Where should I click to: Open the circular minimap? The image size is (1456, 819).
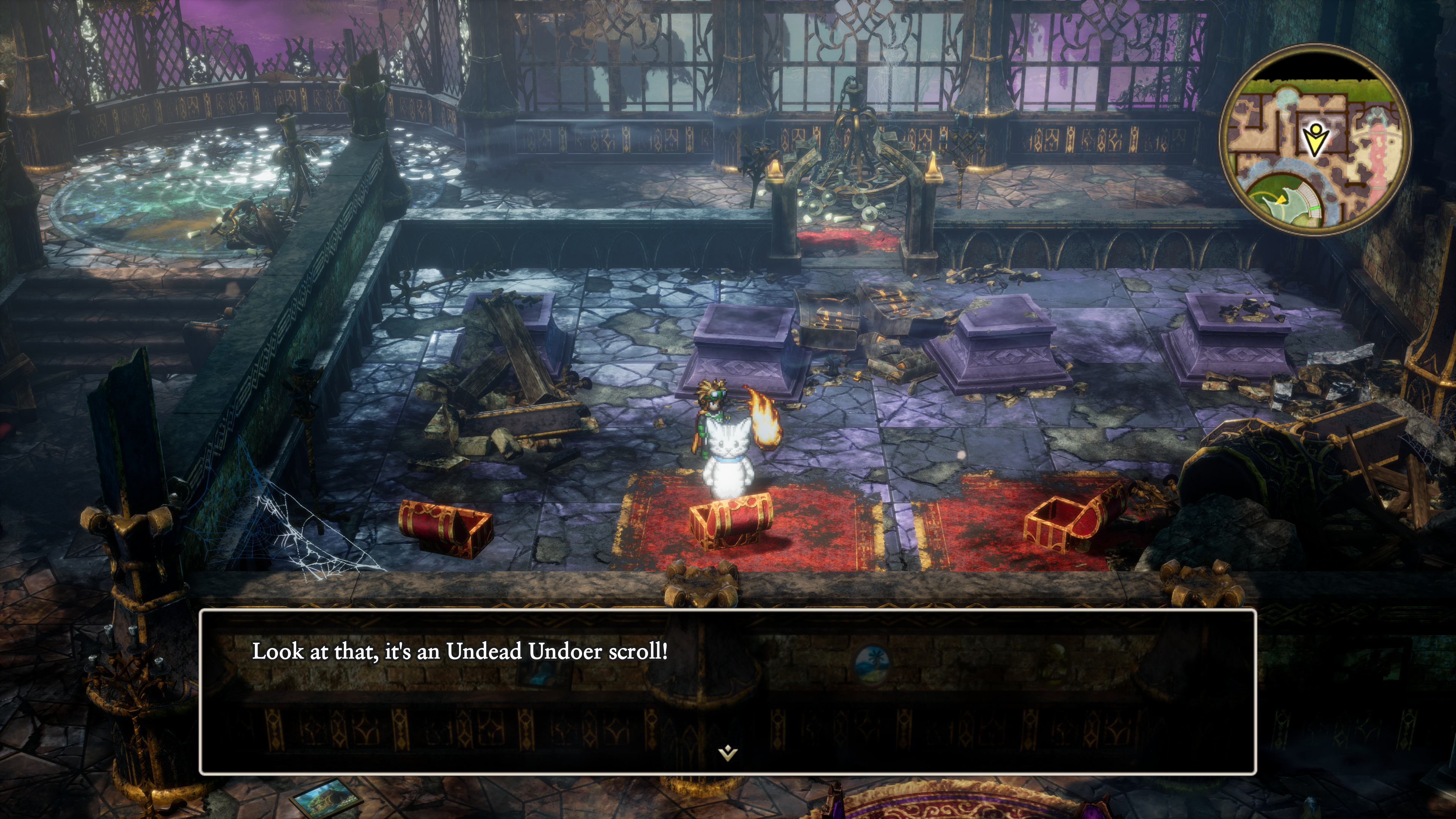coord(1315,139)
